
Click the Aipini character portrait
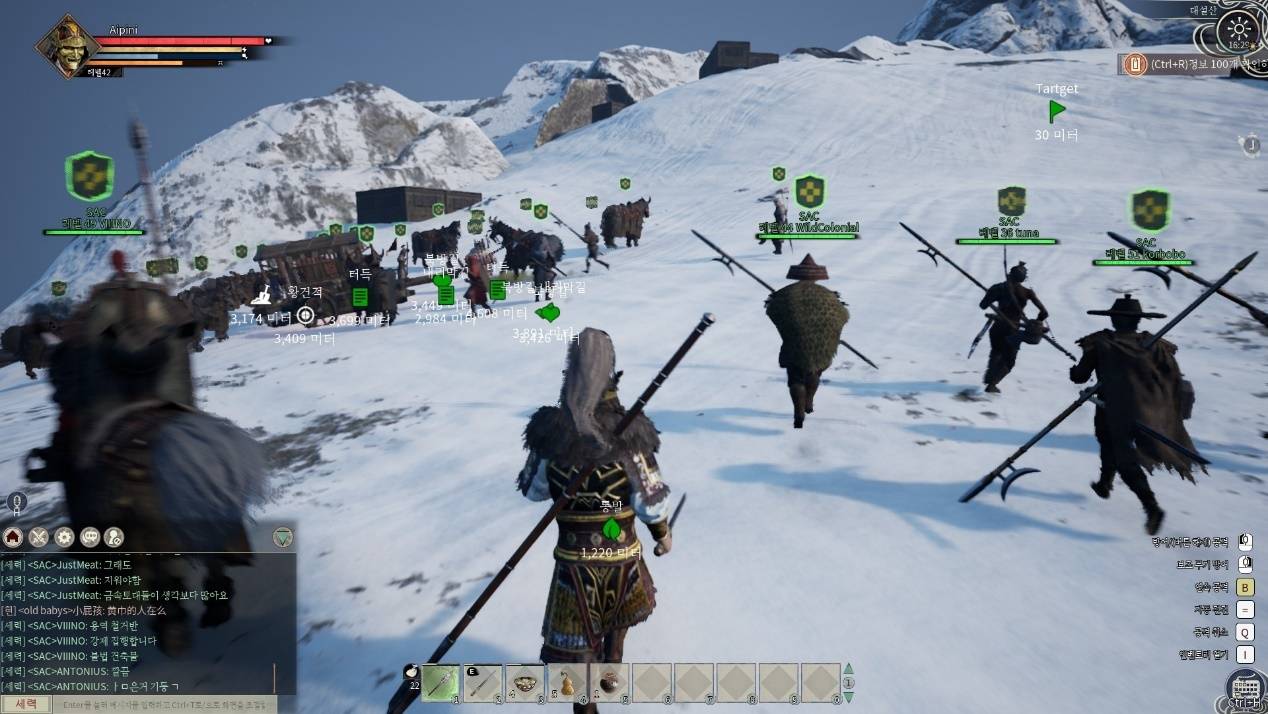coord(68,47)
